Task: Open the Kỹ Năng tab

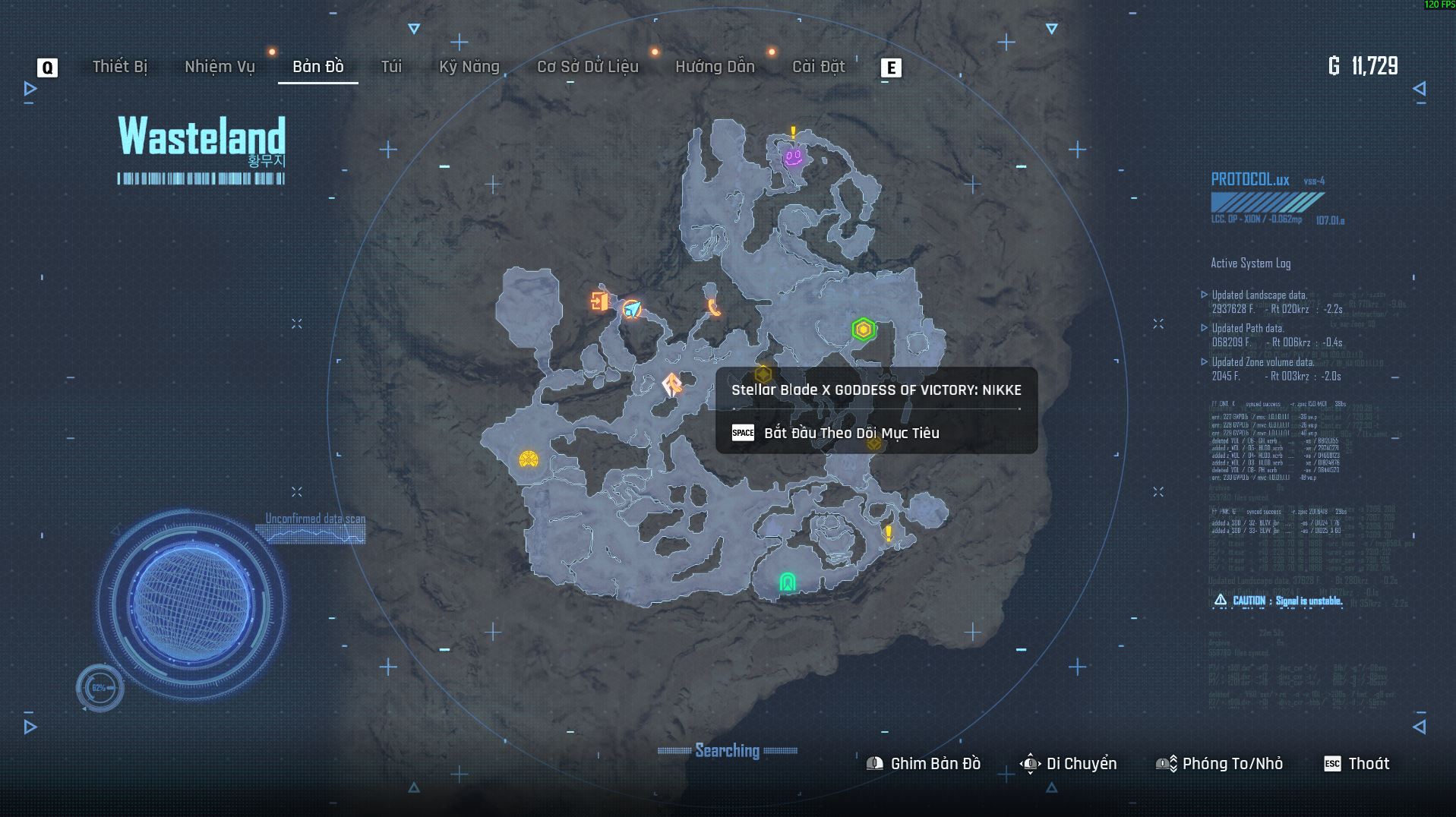Action: click(x=469, y=67)
